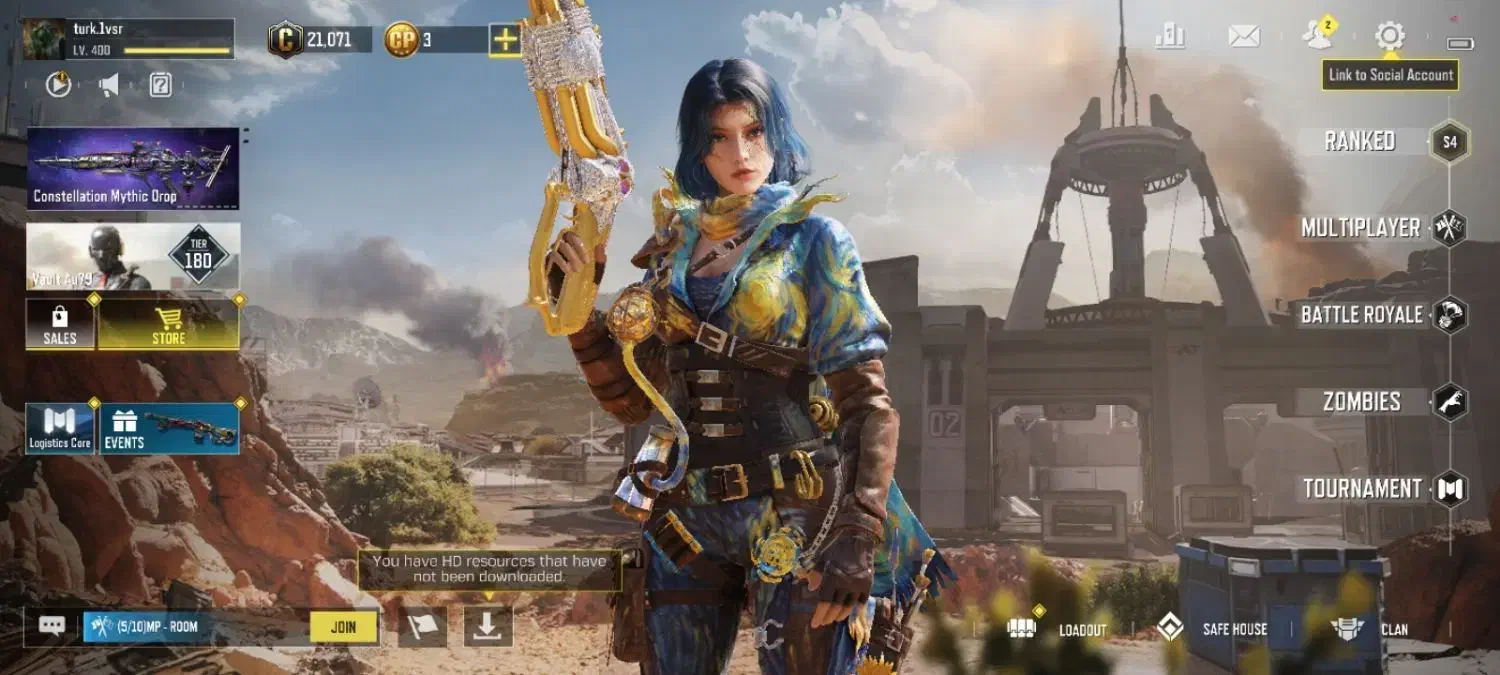Show the Events page
1500x675 pixels.
[168, 429]
